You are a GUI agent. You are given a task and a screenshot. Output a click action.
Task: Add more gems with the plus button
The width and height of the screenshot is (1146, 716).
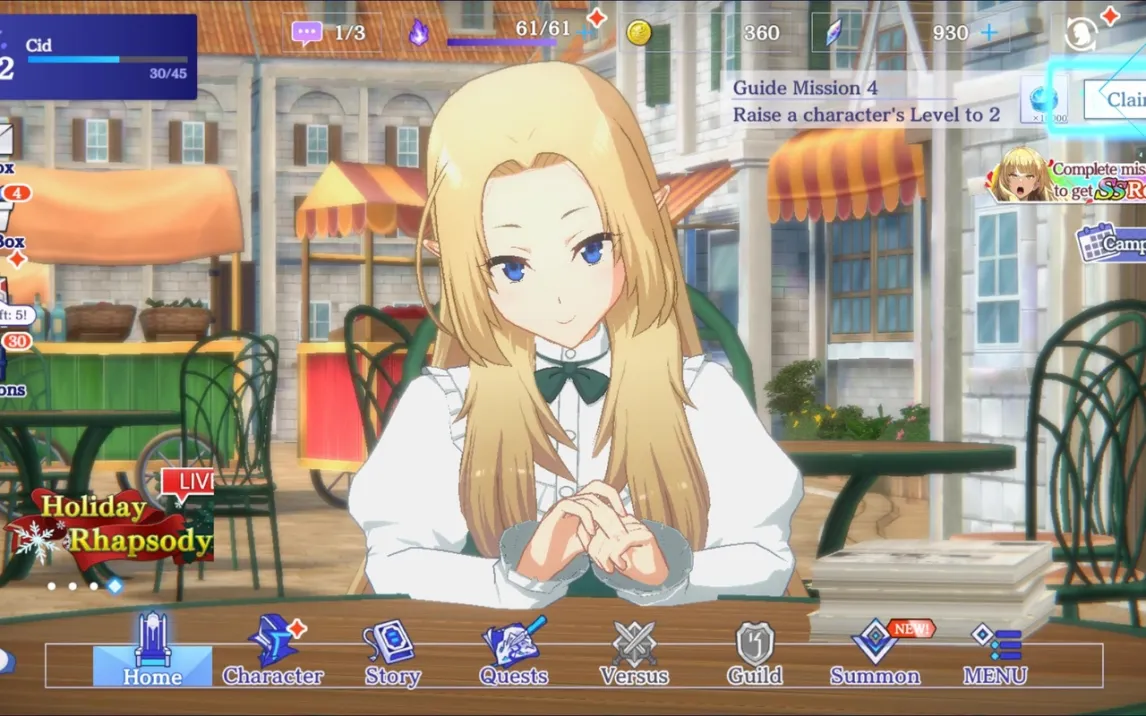point(989,33)
